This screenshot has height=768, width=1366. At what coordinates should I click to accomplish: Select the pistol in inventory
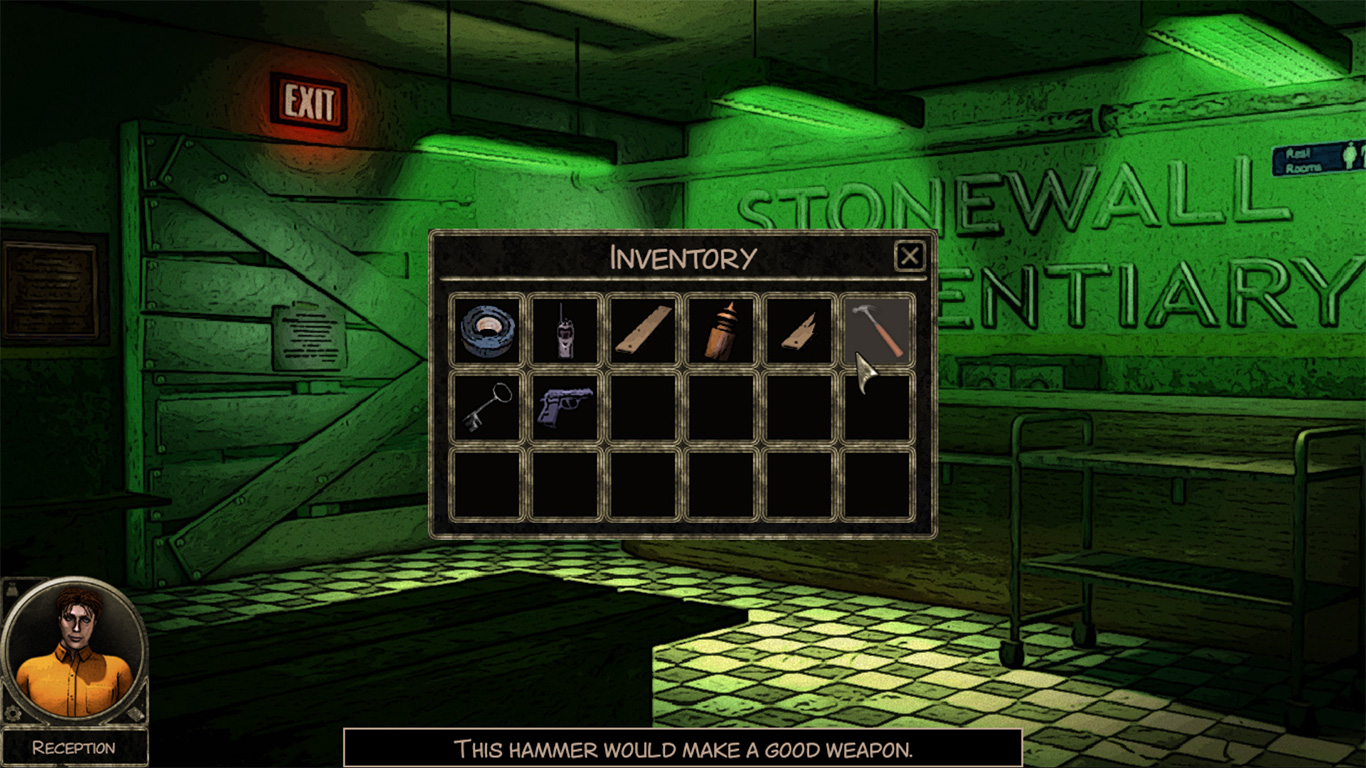coord(564,408)
